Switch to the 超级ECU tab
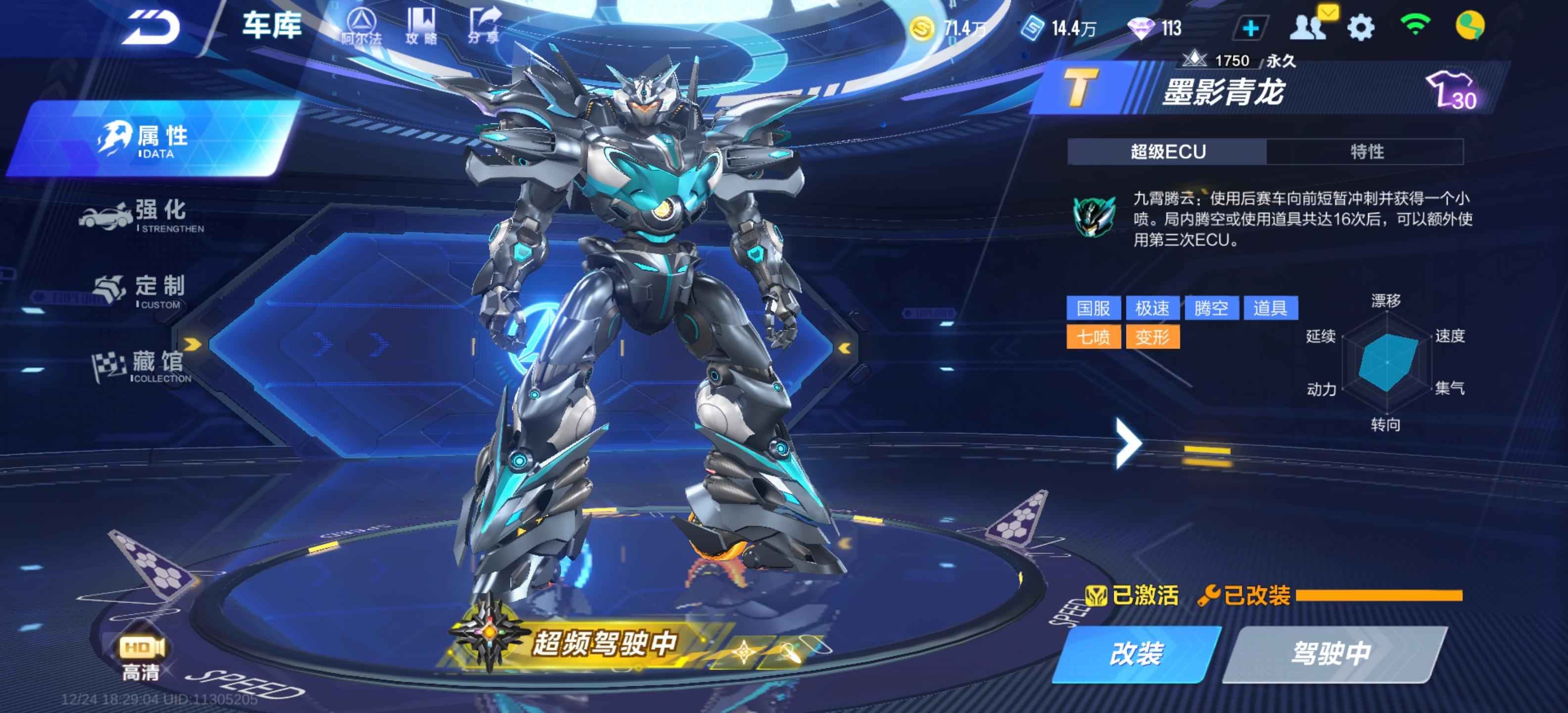This screenshot has width=1568, height=713. click(x=1167, y=152)
